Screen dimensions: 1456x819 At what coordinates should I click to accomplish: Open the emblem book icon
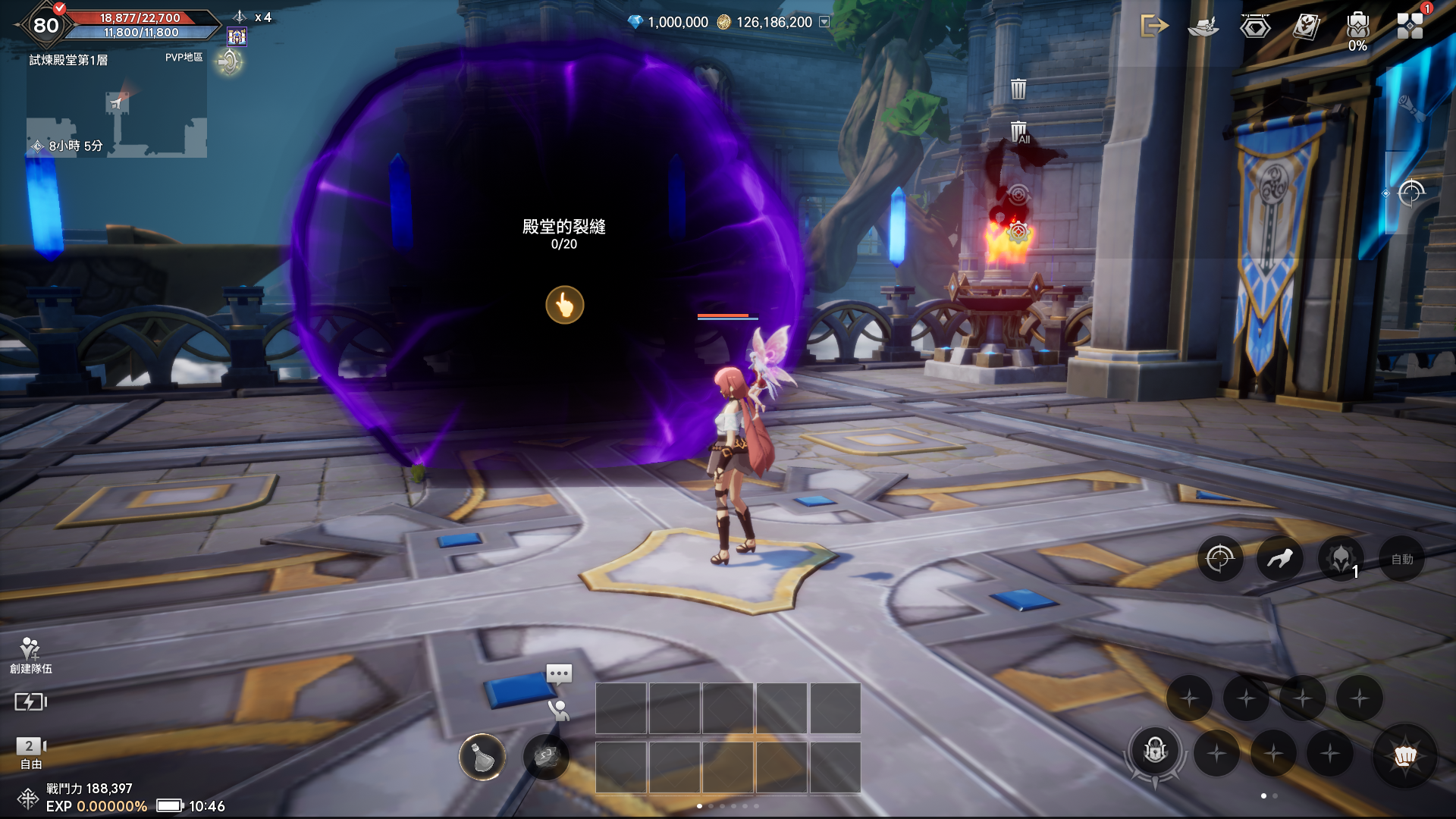(1307, 27)
